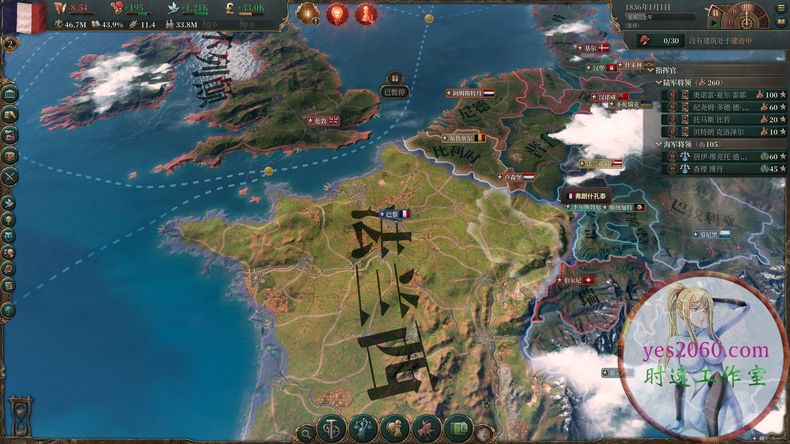Open the magnifying glass search button
790x444 pixels.
pyautogui.click(x=305, y=432)
